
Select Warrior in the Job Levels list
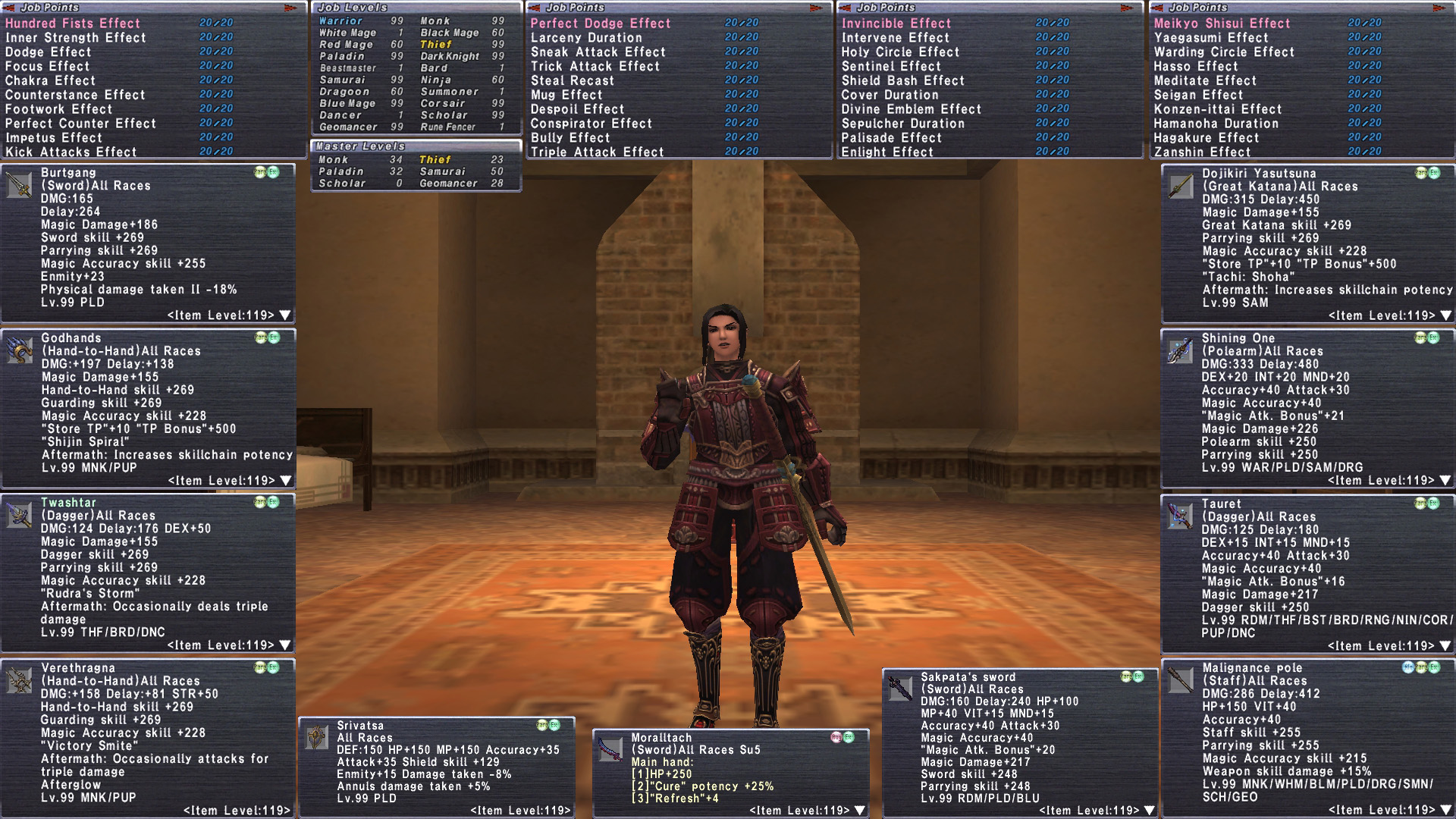340,21
